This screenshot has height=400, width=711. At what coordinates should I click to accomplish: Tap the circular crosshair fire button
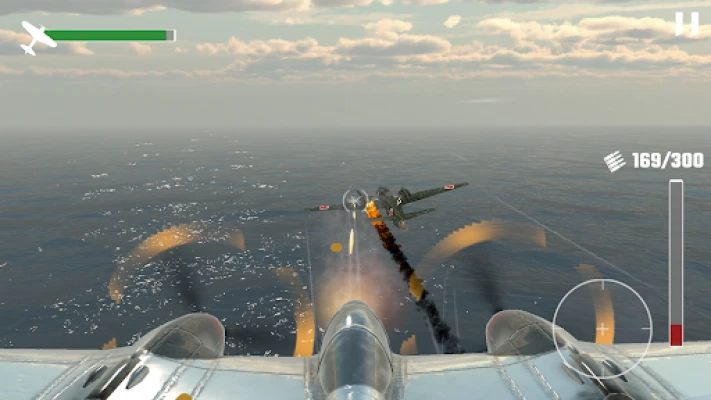tap(602, 328)
